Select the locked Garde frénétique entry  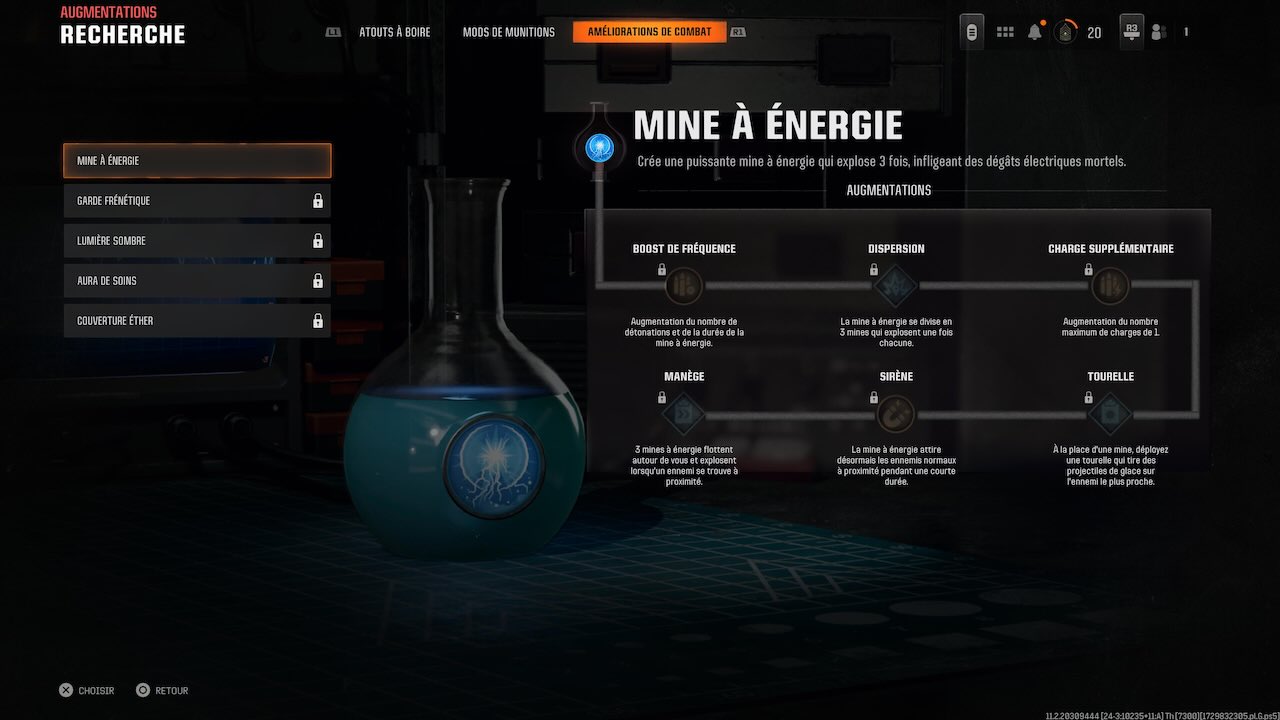(x=197, y=201)
